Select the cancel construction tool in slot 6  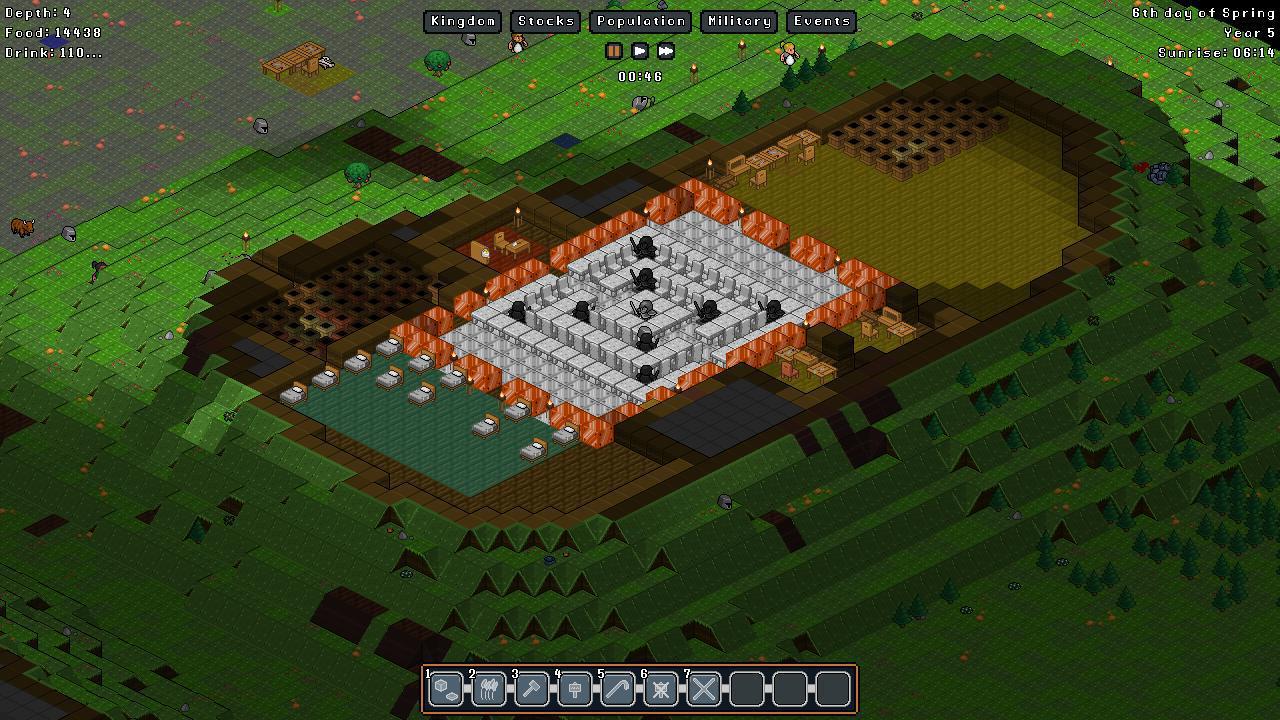pos(660,688)
